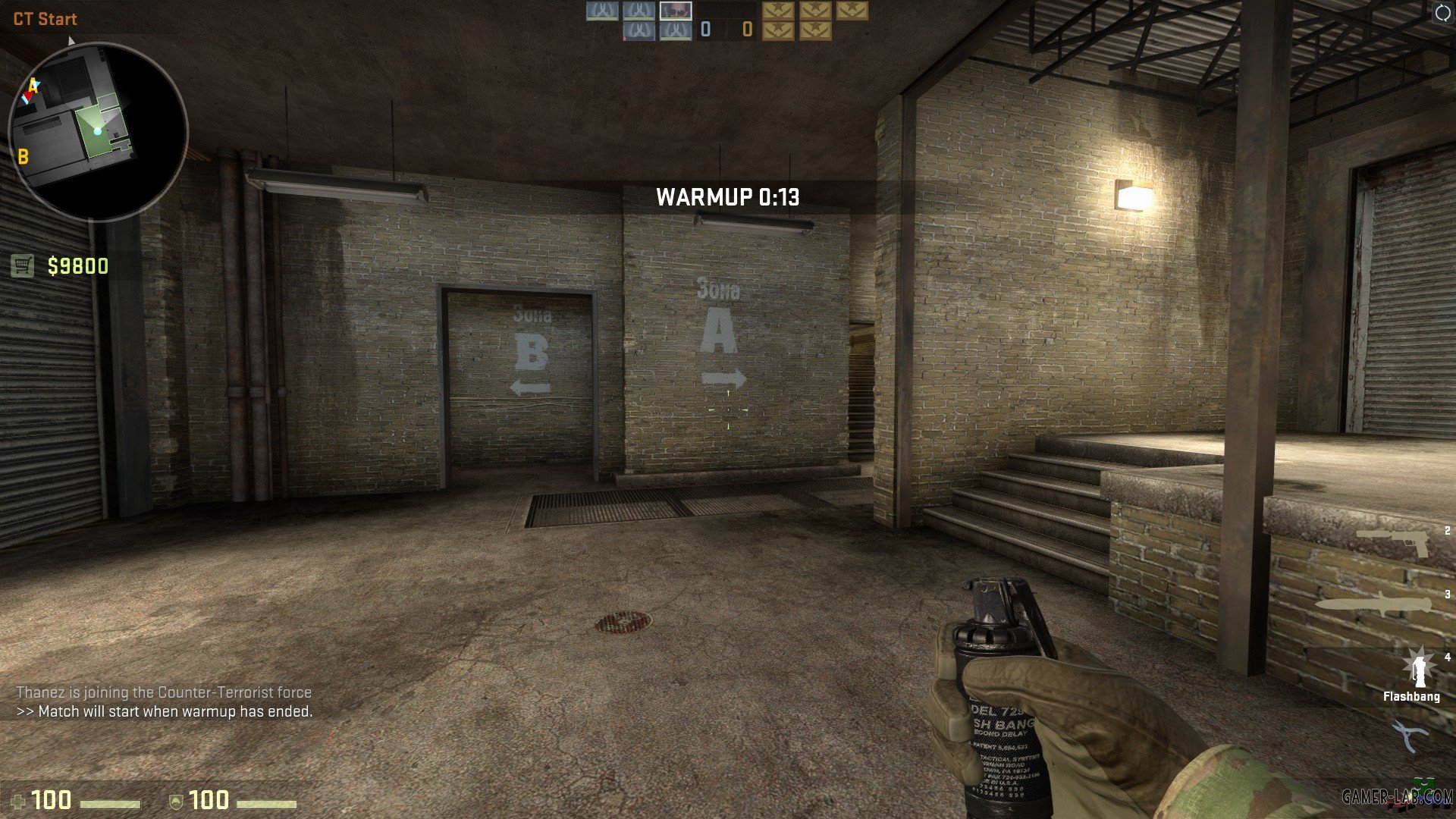Click the shopping cart icon near $9800
The image size is (1456, 819).
[x=24, y=264]
